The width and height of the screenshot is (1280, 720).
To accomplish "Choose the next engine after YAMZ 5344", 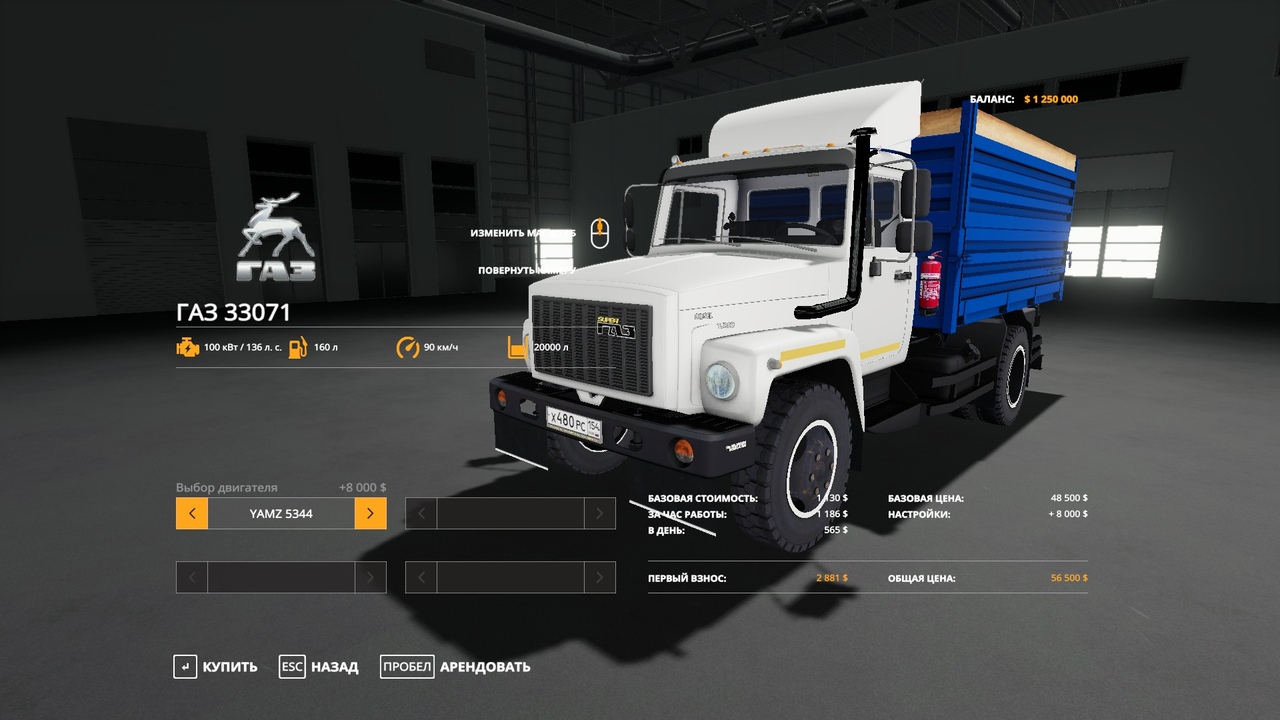I will [x=370, y=514].
